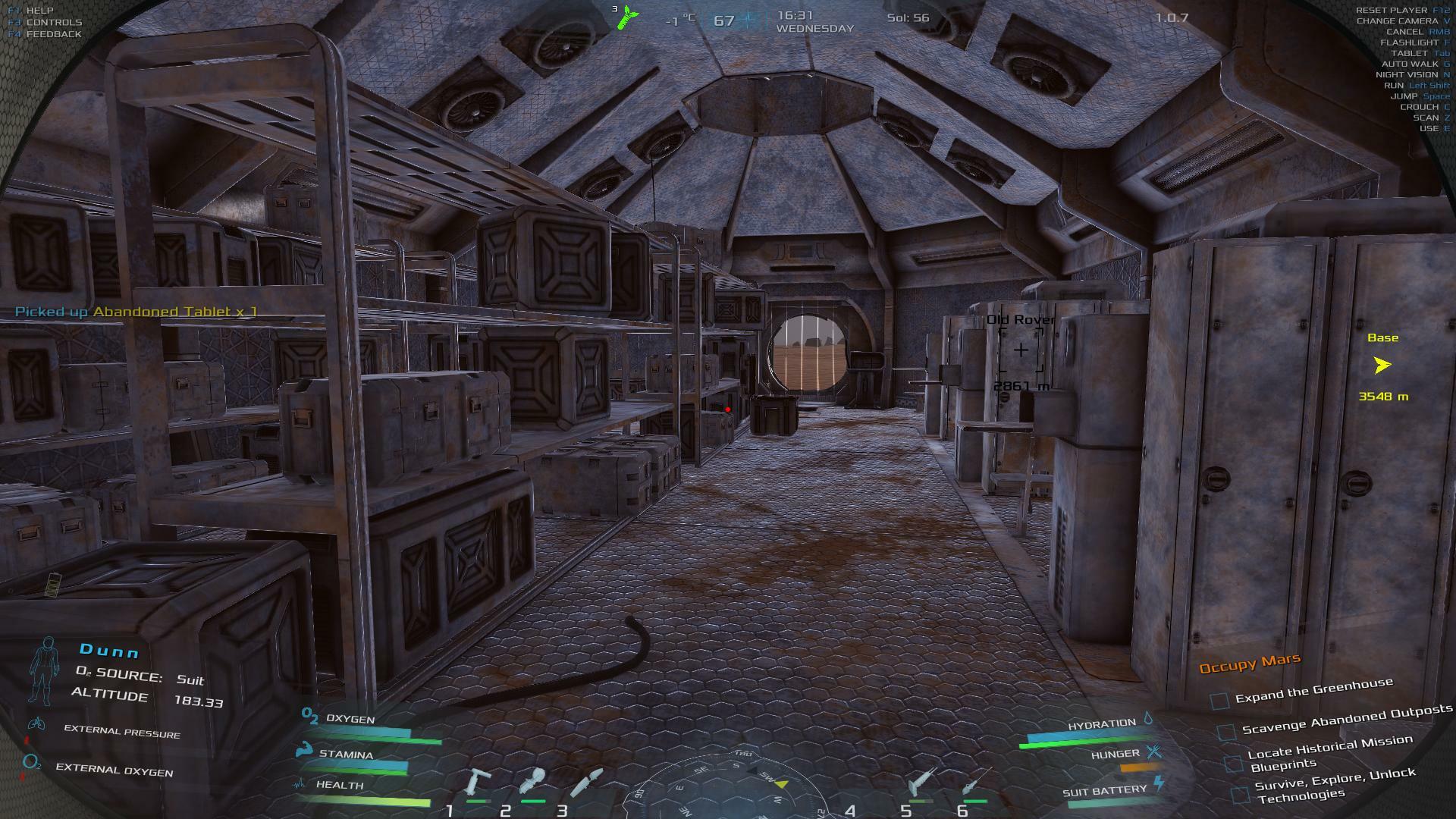
Task: Open the Occupy Mars objectives header
Action: point(1249,664)
